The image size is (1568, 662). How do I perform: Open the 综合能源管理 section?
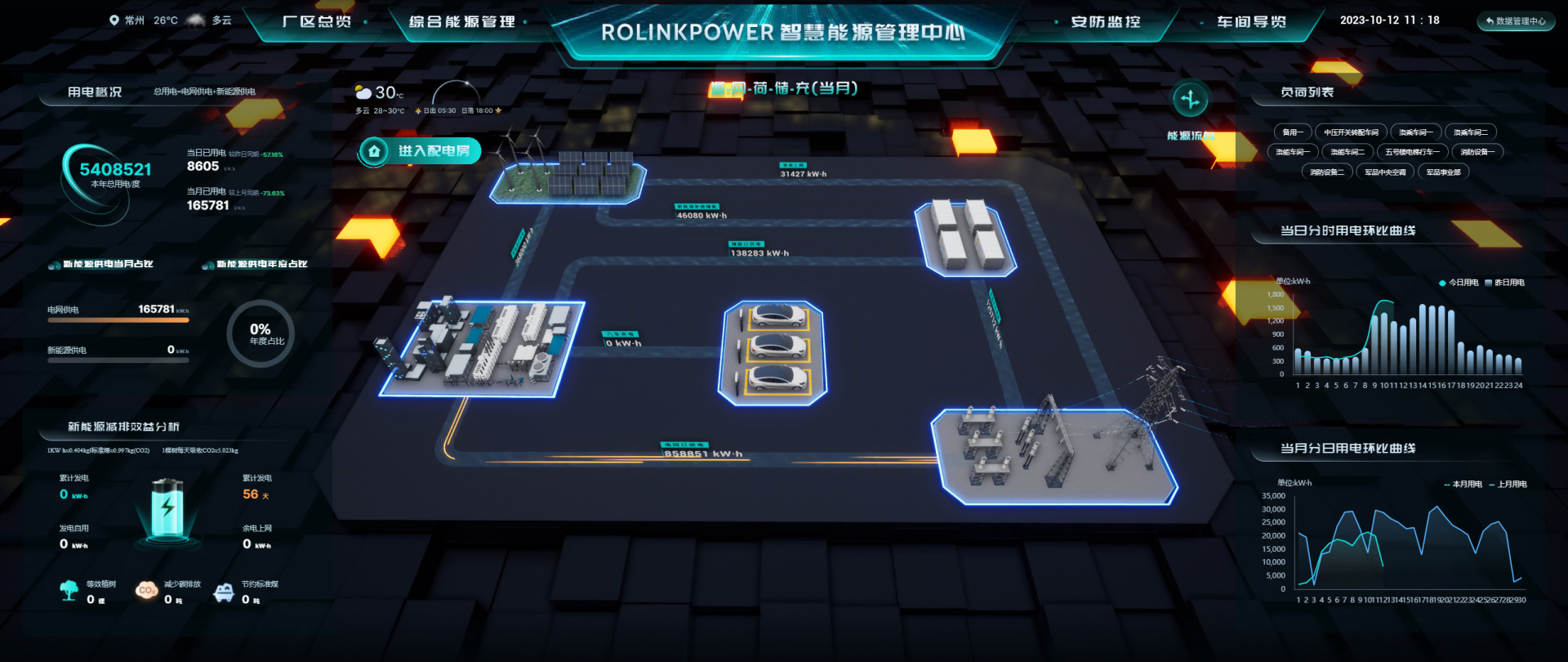pos(461,23)
